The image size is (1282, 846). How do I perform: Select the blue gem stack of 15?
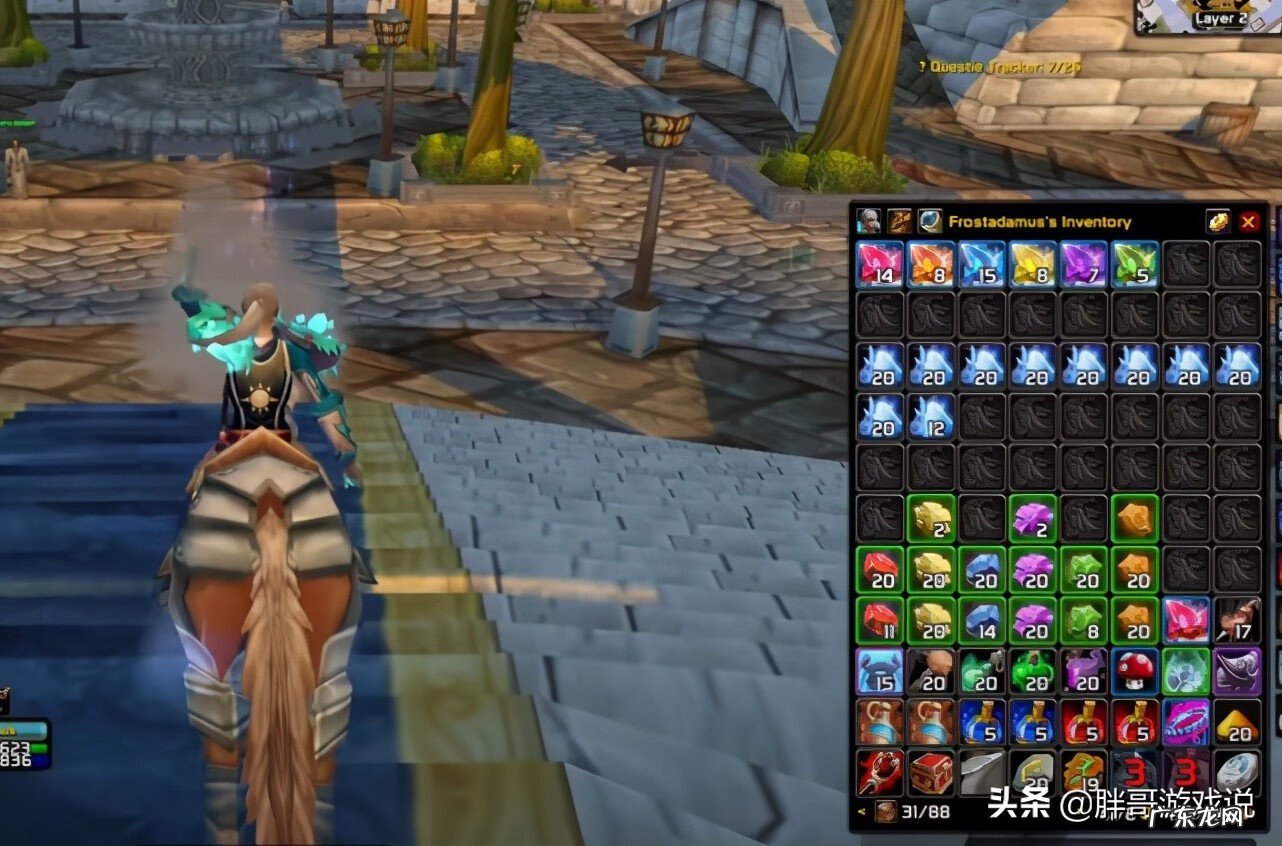[x=983, y=264]
